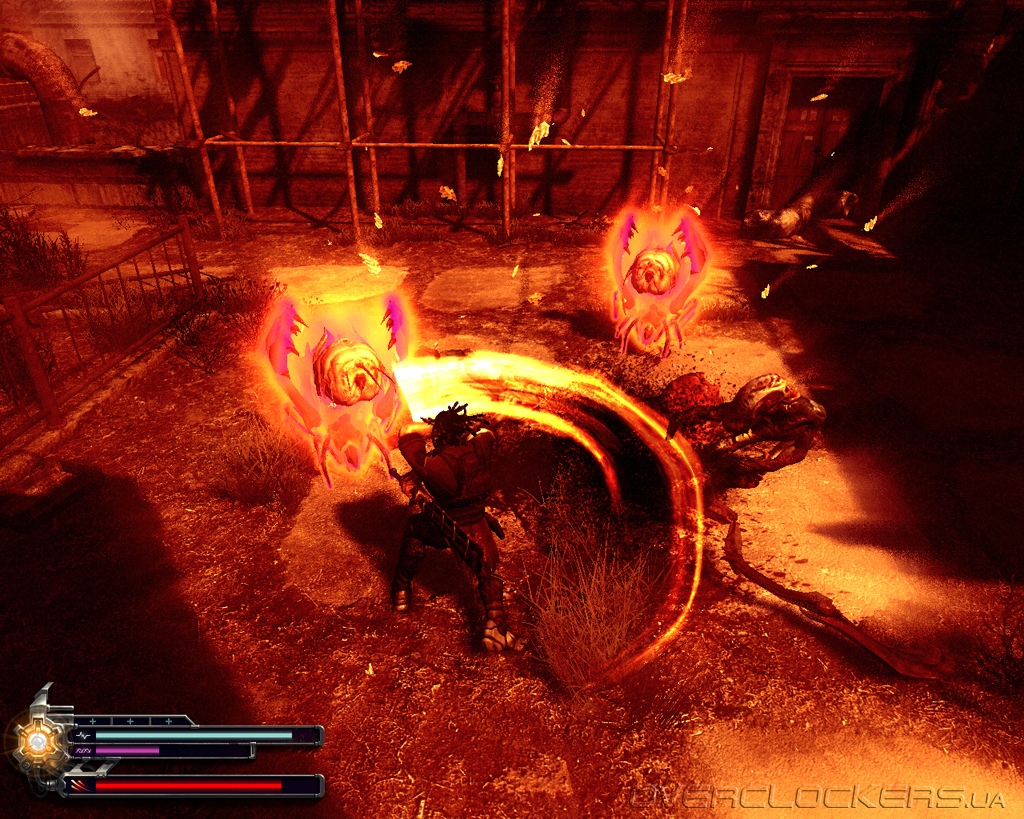This screenshot has width=1024, height=819.
Task: Click the glowing orb emblem beside the bars
Action: click(38, 741)
